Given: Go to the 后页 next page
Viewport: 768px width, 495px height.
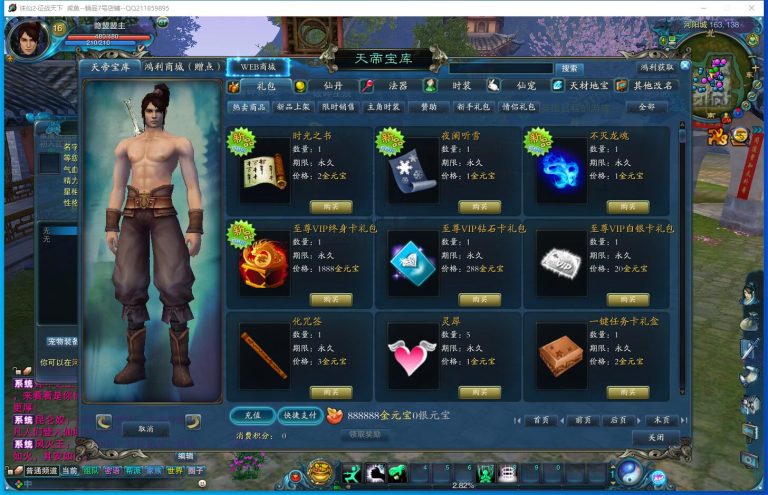Looking at the screenshot, I should tap(618, 420).
